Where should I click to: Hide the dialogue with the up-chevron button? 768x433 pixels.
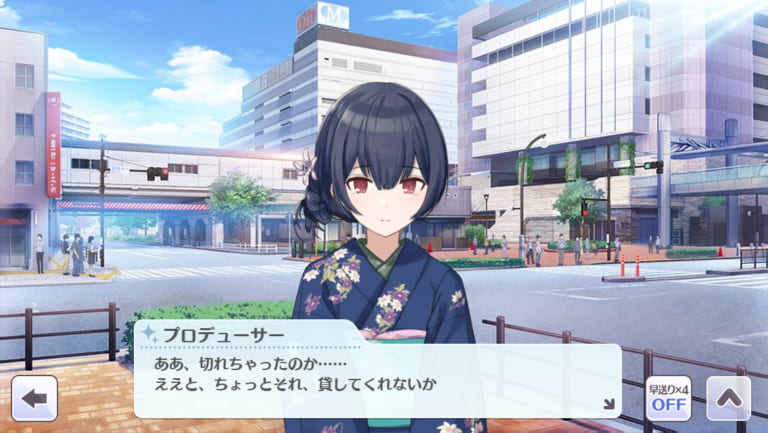pyautogui.click(x=728, y=398)
